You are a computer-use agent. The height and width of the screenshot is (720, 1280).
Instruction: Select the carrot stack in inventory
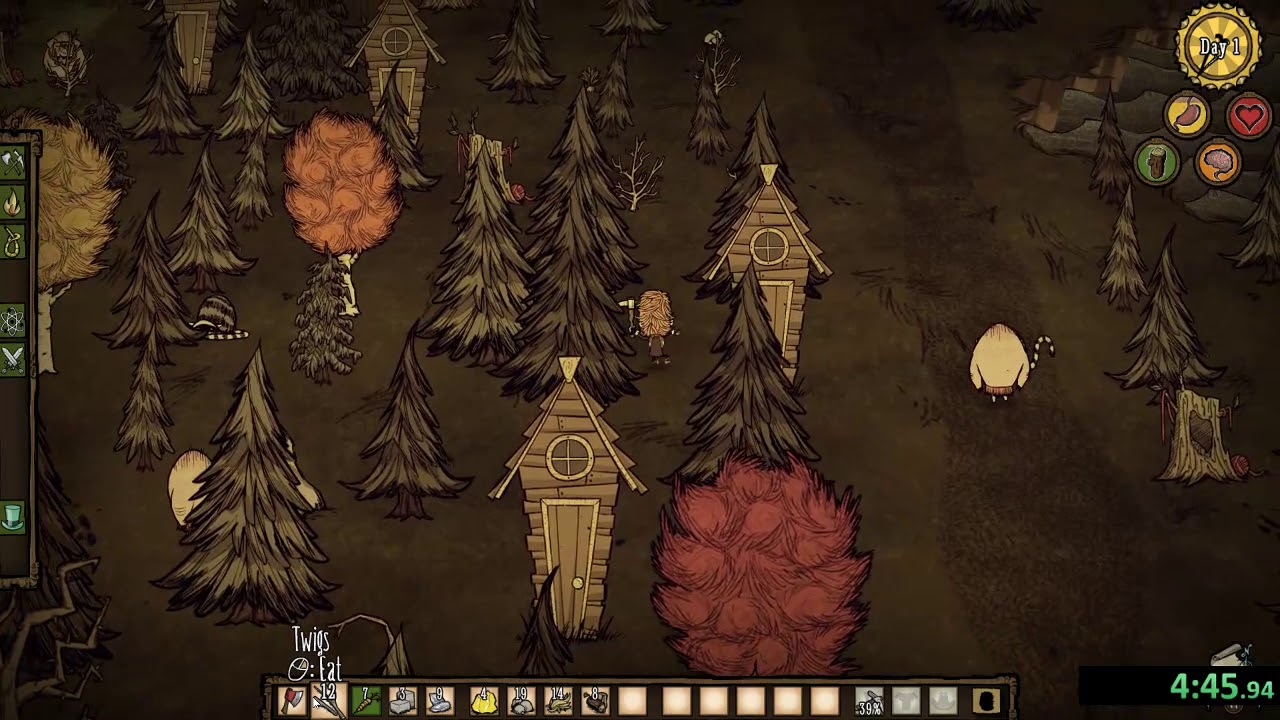(x=366, y=701)
